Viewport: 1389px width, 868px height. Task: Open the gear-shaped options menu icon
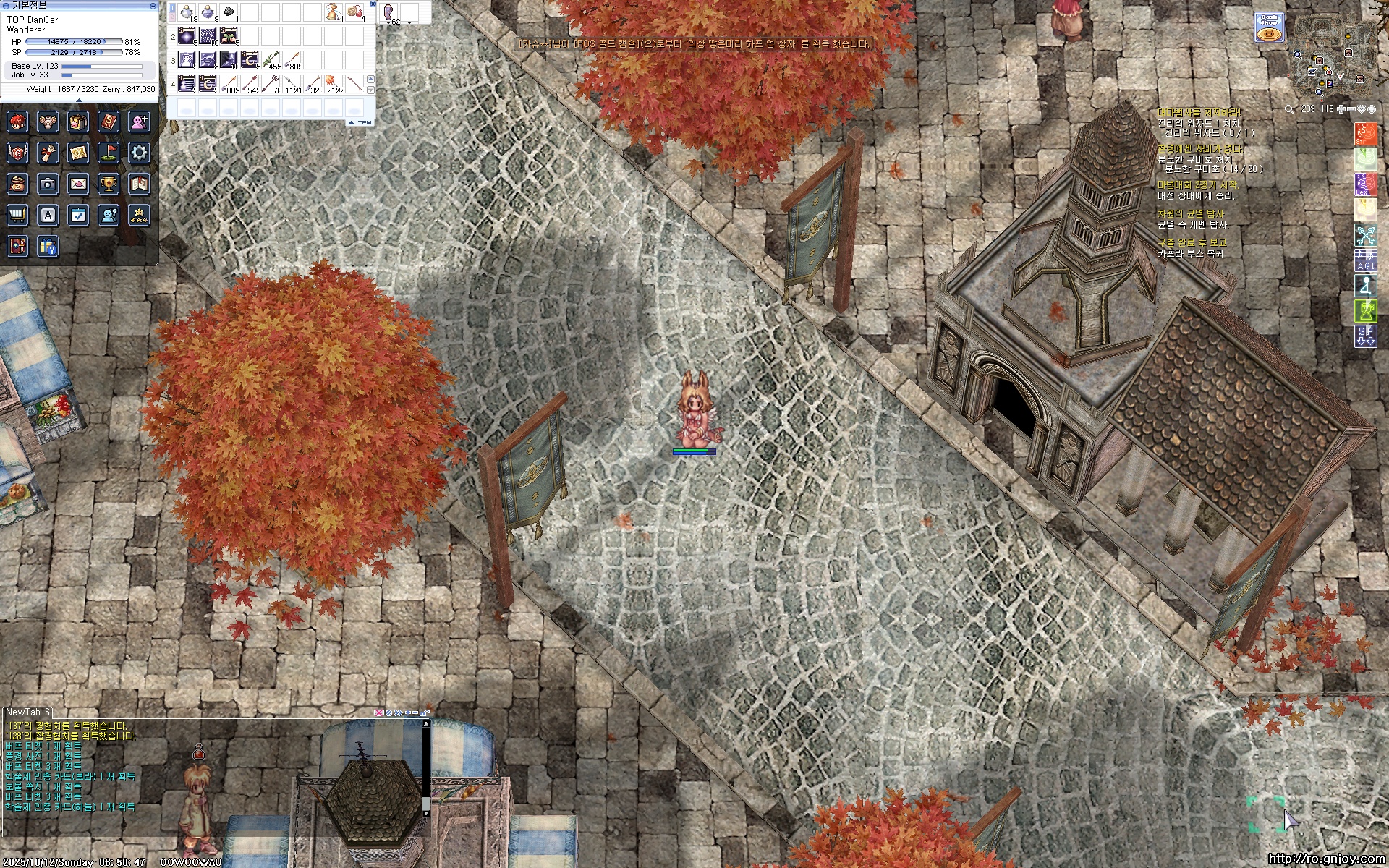(x=139, y=152)
